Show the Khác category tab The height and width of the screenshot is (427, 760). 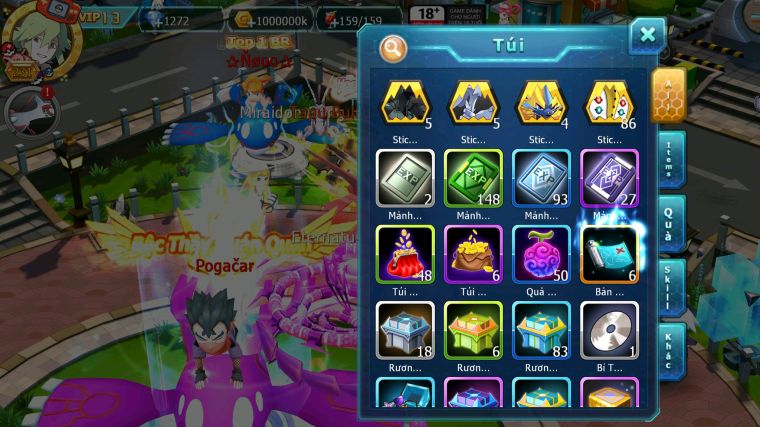click(x=670, y=348)
